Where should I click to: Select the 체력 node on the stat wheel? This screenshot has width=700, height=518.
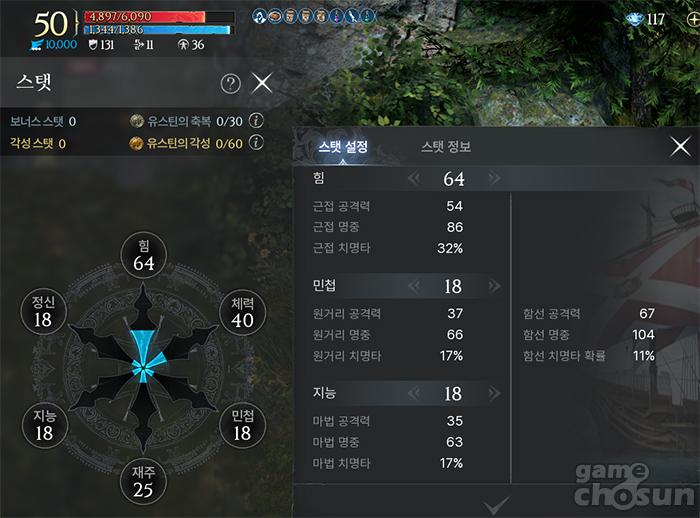242,312
